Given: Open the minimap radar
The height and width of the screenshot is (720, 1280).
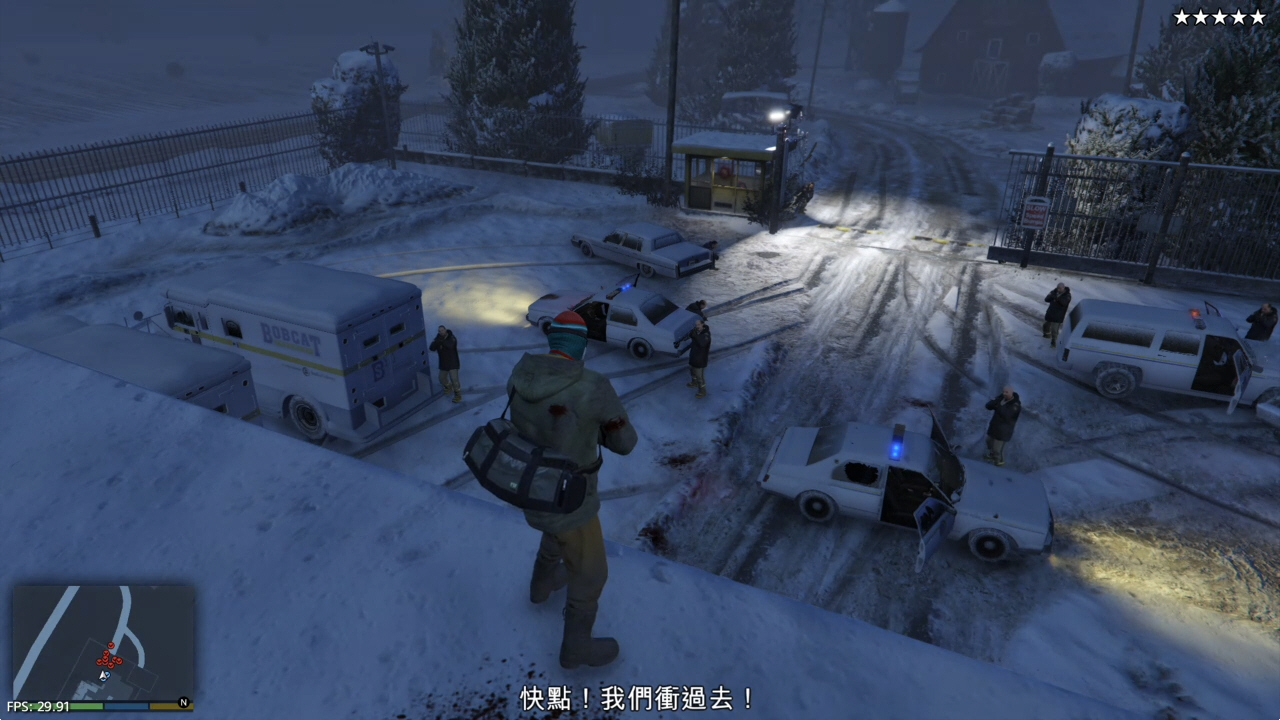Looking at the screenshot, I should [x=103, y=642].
